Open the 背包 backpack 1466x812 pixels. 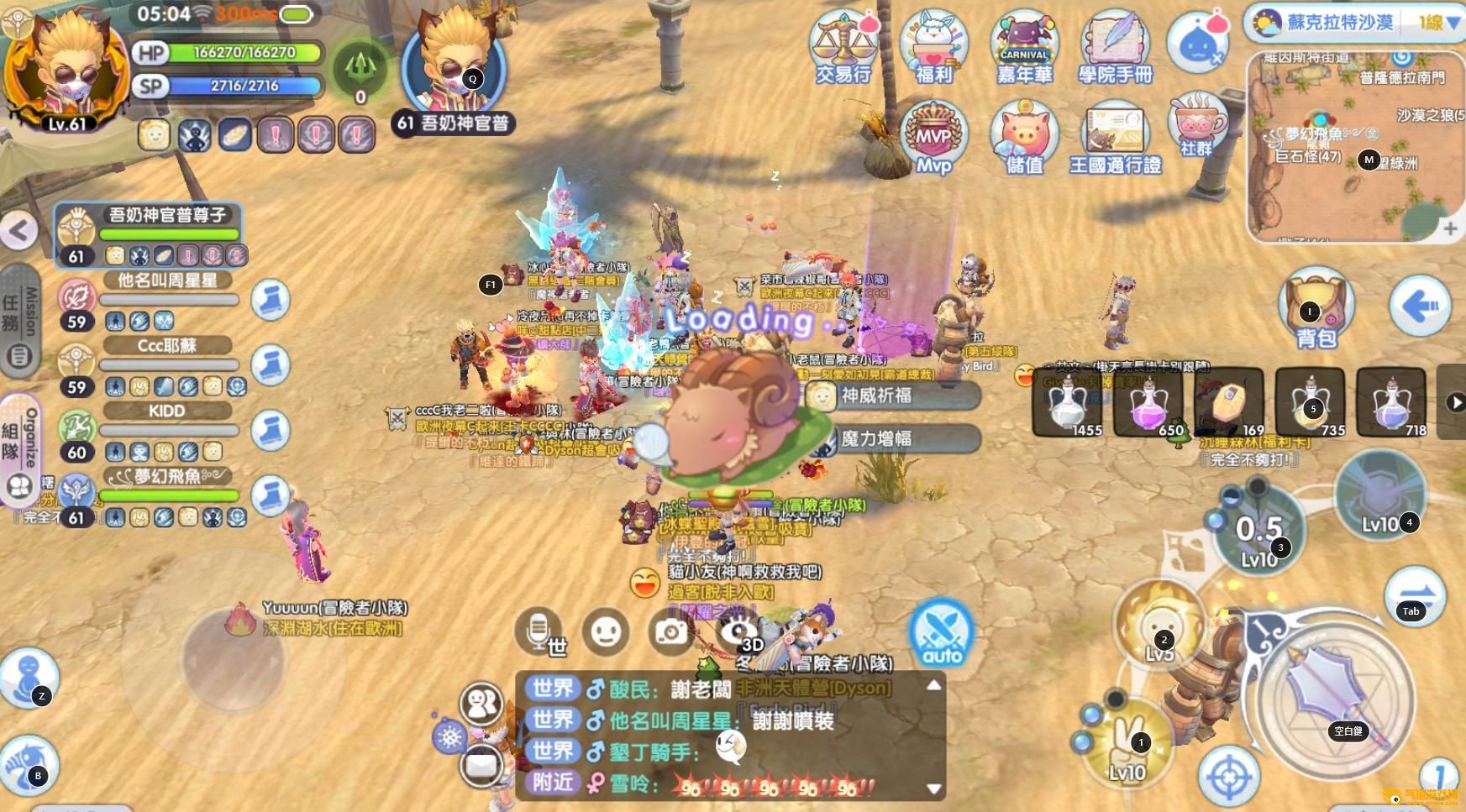click(x=1316, y=309)
